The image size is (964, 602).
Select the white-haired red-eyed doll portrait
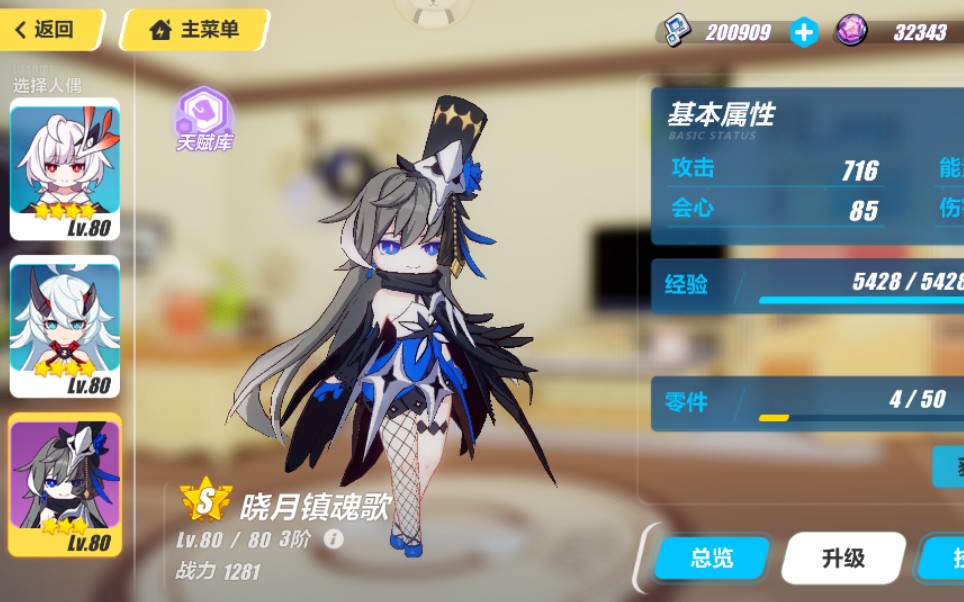coord(65,168)
